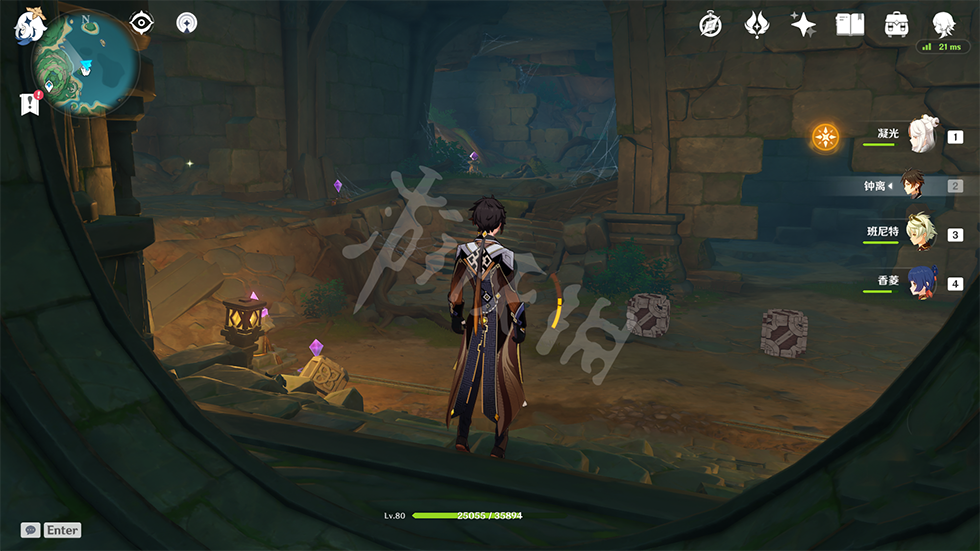Screen dimensions: 980x551
Task: Open the compass events icon
Action: 711,25
